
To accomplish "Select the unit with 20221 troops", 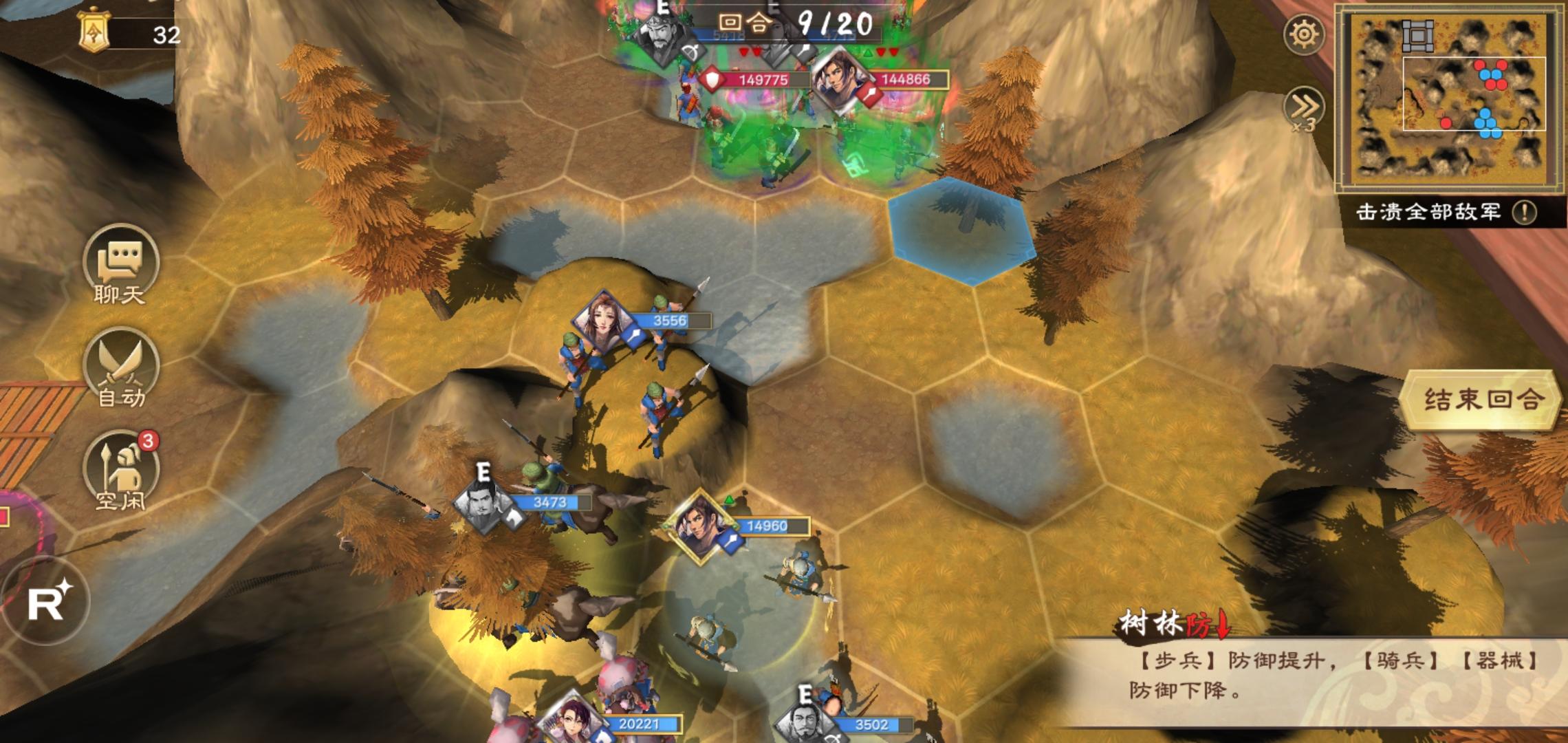I will click(572, 724).
